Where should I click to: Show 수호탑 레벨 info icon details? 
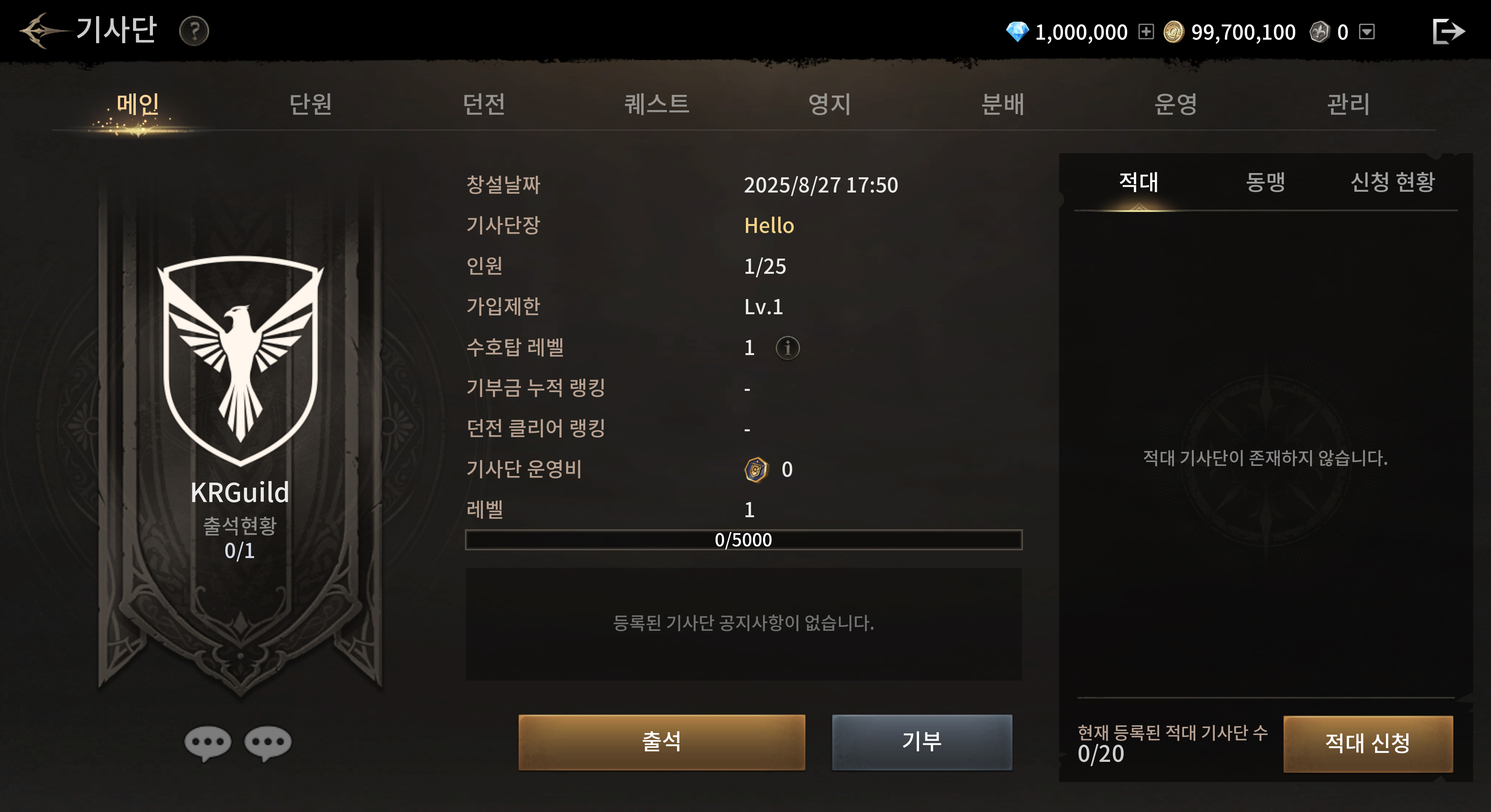787,348
